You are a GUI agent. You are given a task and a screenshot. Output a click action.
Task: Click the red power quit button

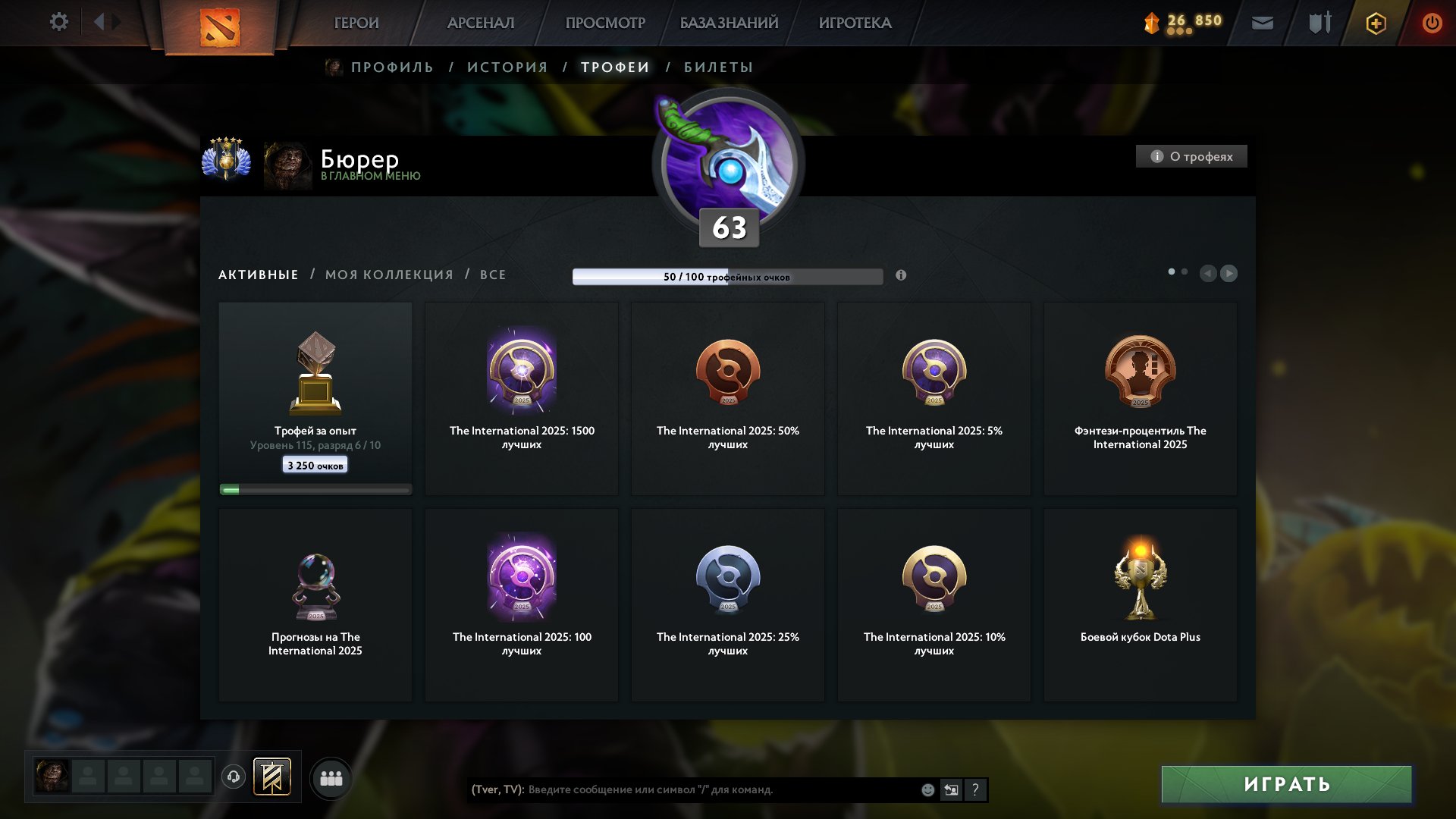click(x=1432, y=23)
